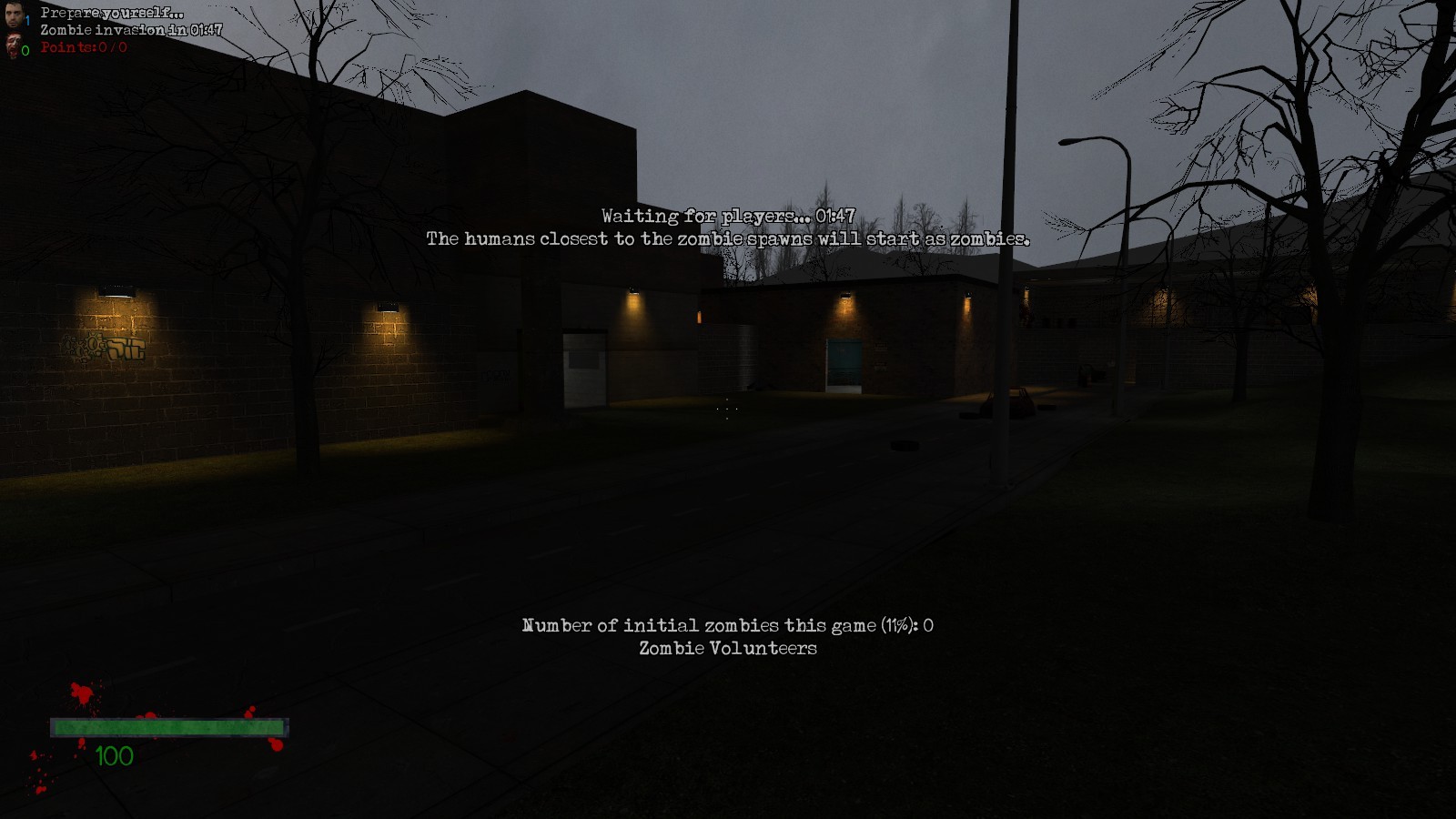Click the crosshair in the screen center

[x=728, y=409]
